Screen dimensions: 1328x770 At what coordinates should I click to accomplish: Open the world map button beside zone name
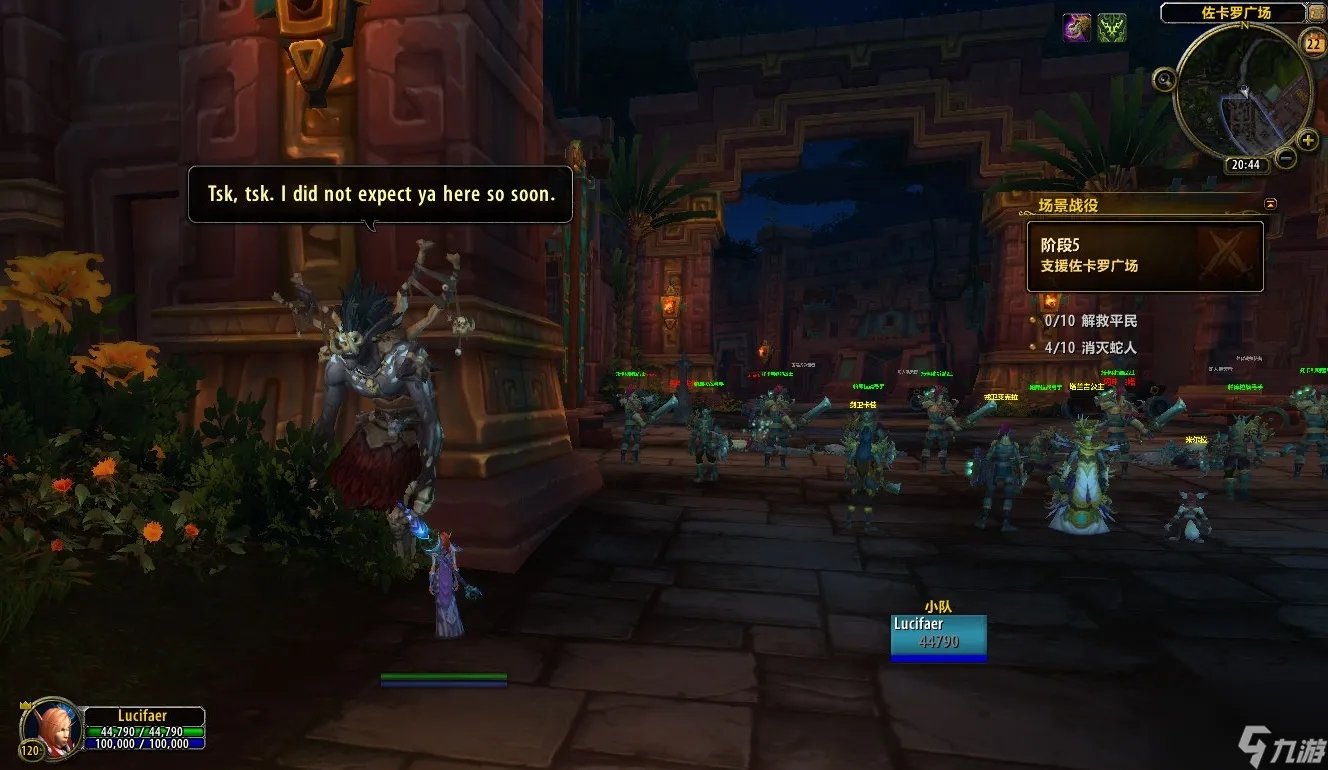tap(1316, 14)
